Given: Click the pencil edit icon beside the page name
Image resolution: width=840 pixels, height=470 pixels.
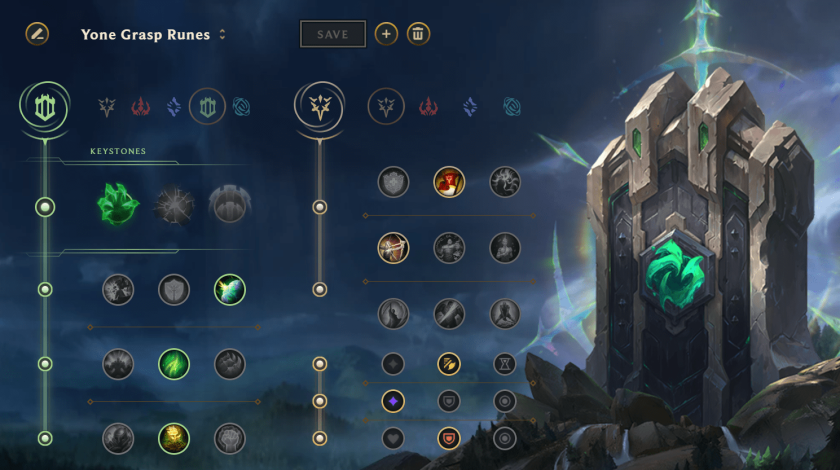Looking at the screenshot, I should tap(37, 33).
